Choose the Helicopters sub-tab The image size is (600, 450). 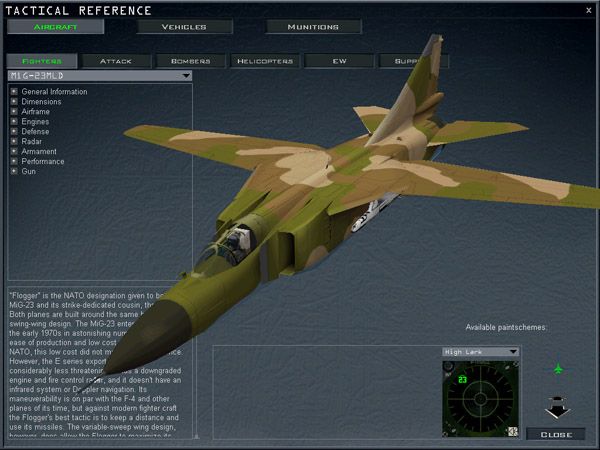(x=264, y=61)
